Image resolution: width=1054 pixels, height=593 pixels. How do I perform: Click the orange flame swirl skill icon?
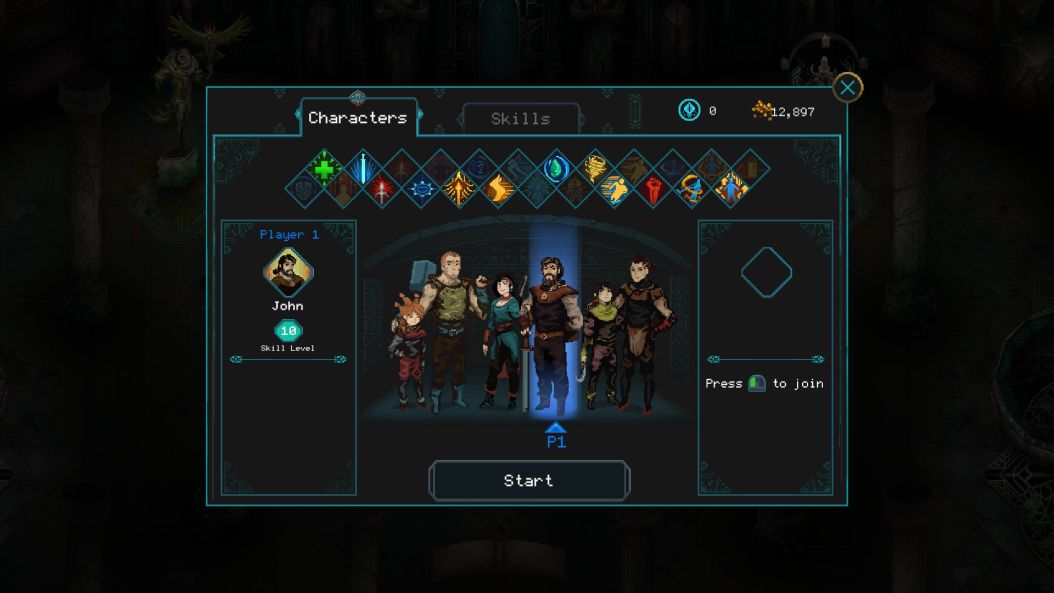click(x=498, y=188)
